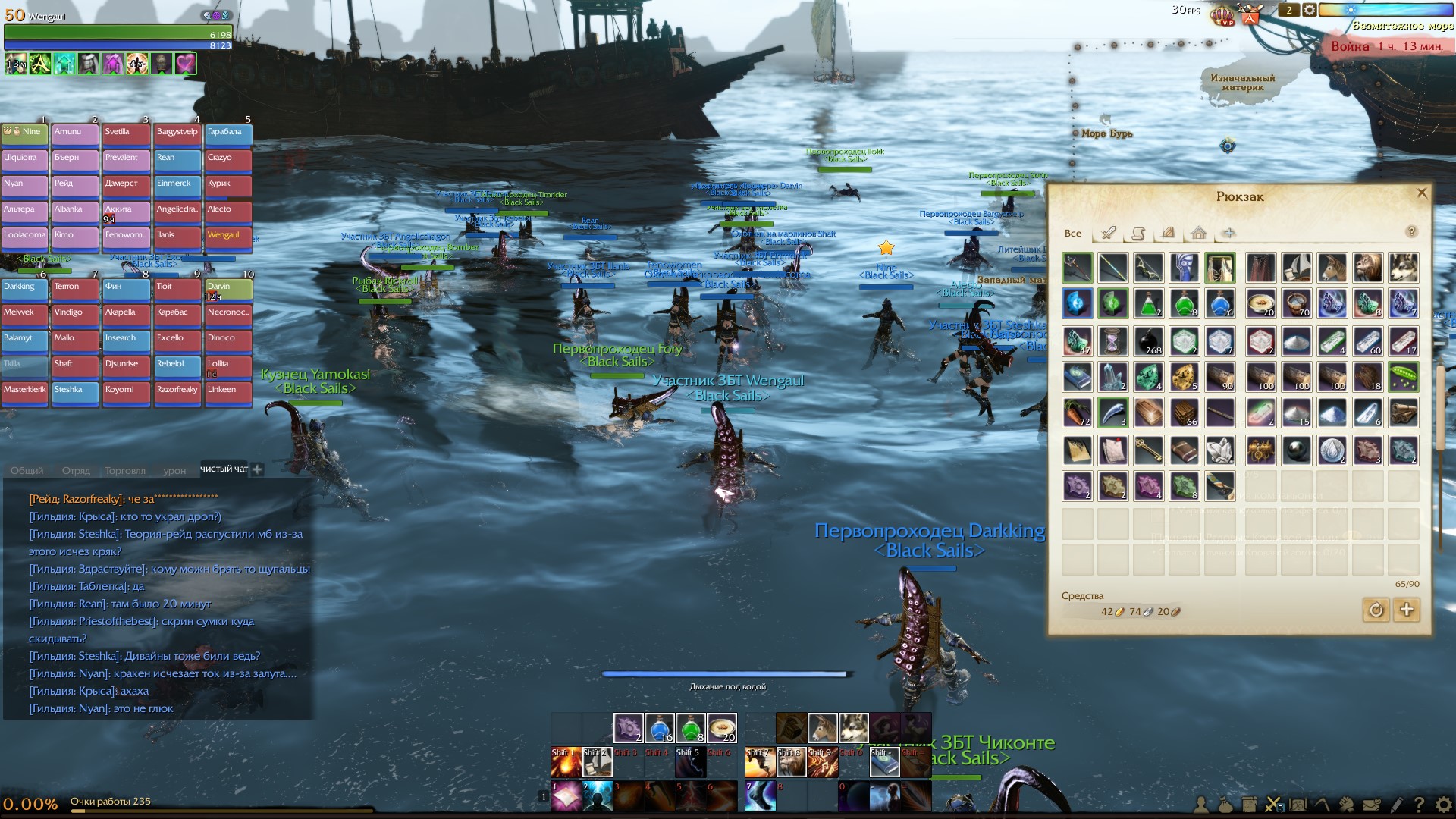The image size is (1456, 819).
Task: Open the mail envelope icon
Action: pyautogui.click(x=1371, y=805)
